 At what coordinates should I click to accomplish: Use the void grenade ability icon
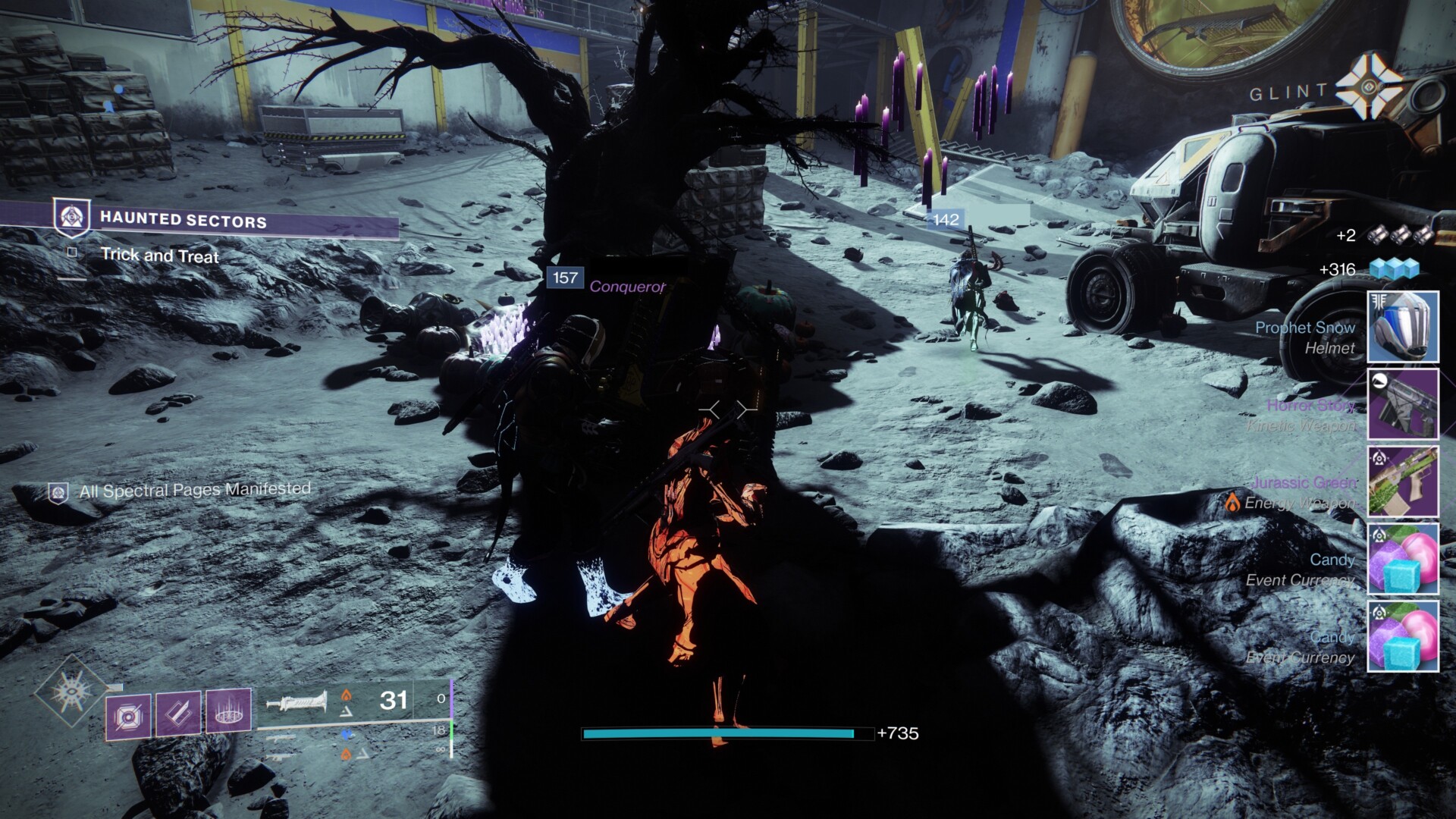[128, 715]
